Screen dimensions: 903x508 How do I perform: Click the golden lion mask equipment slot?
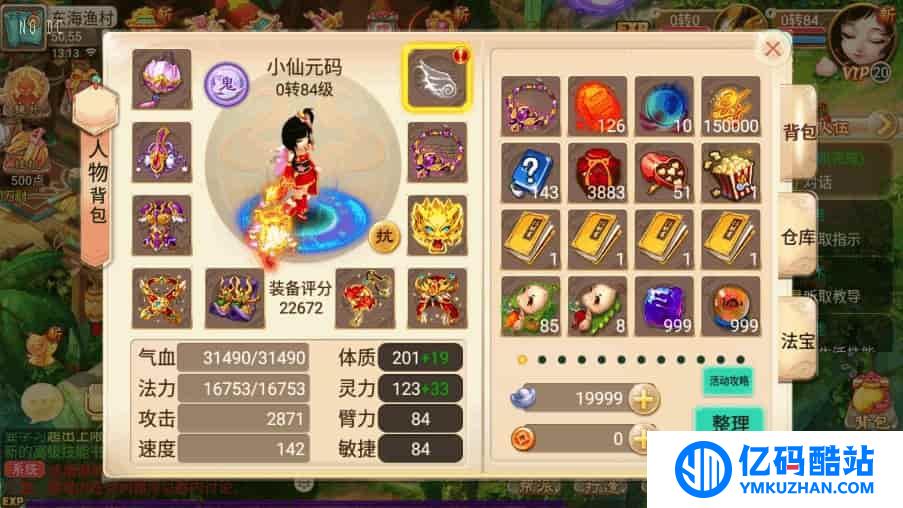point(435,227)
